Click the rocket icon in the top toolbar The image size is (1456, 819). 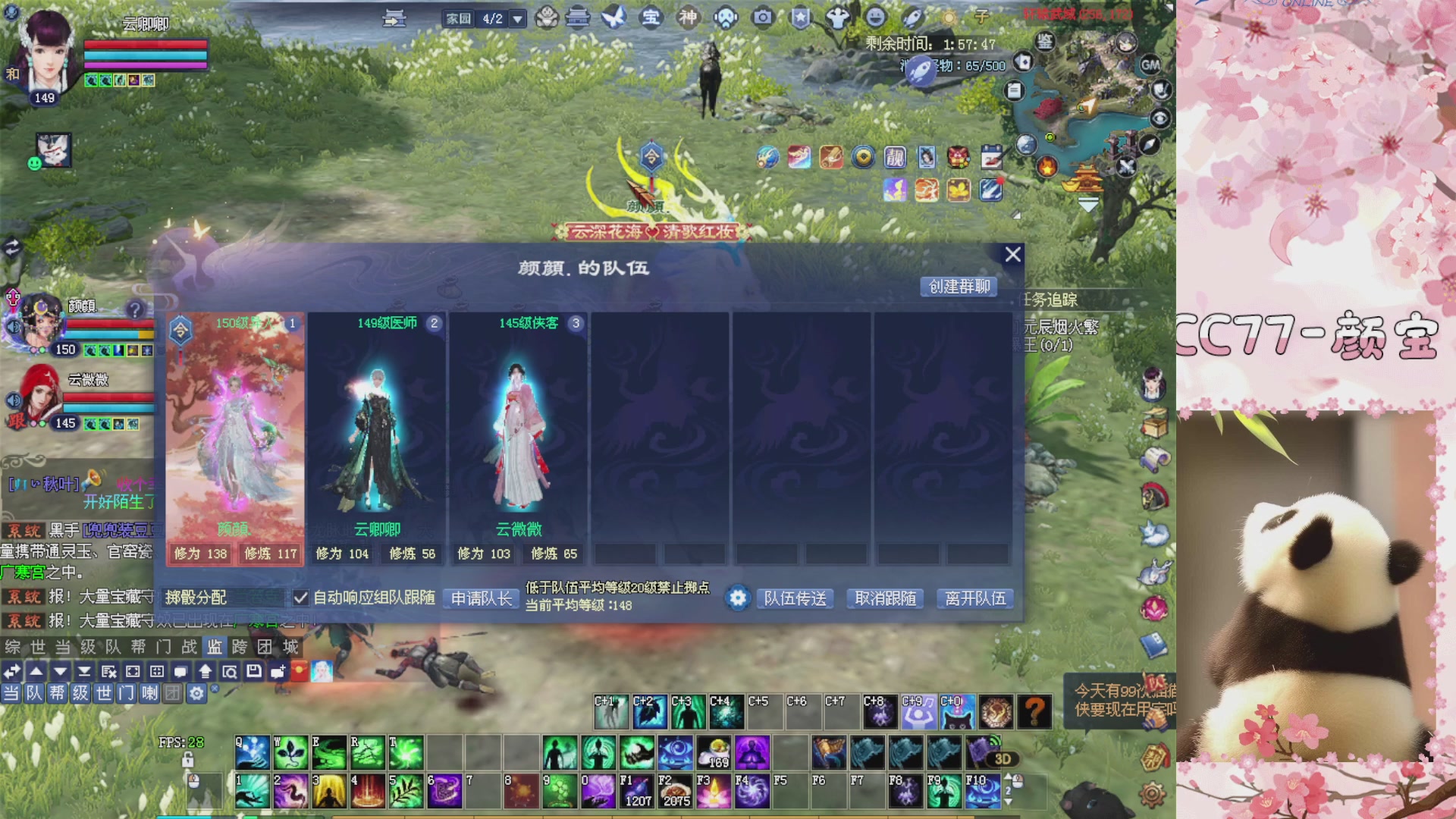tap(918, 65)
